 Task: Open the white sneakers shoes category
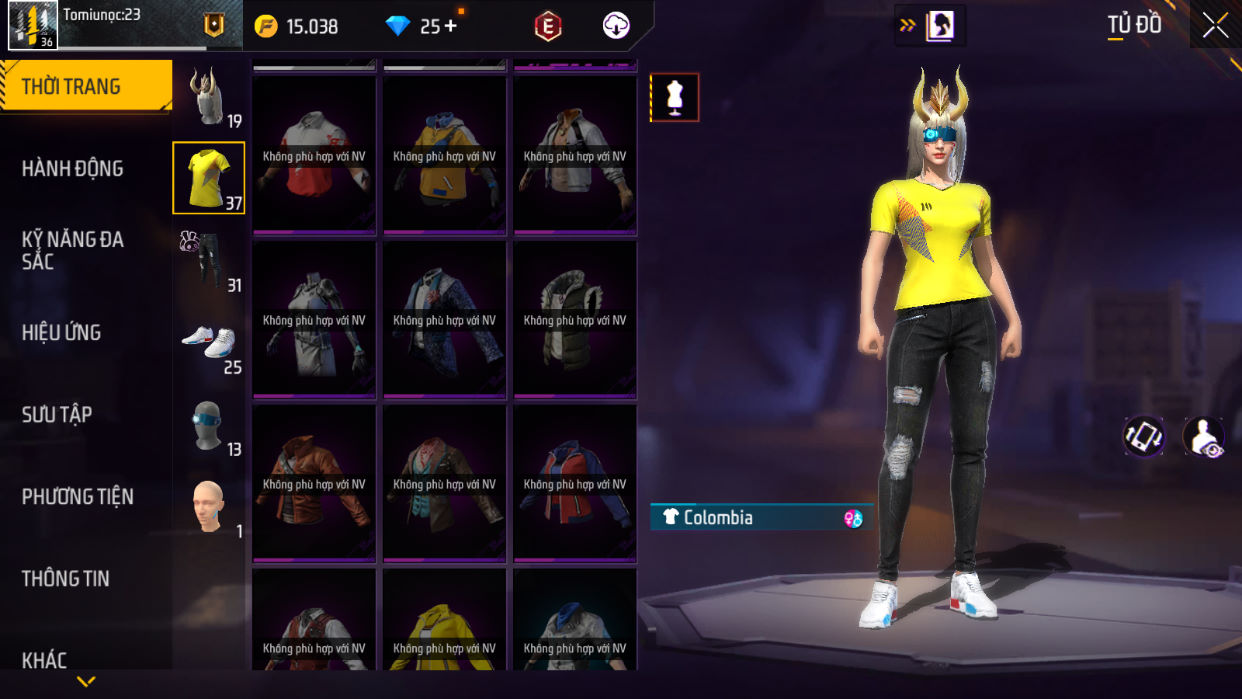click(208, 342)
